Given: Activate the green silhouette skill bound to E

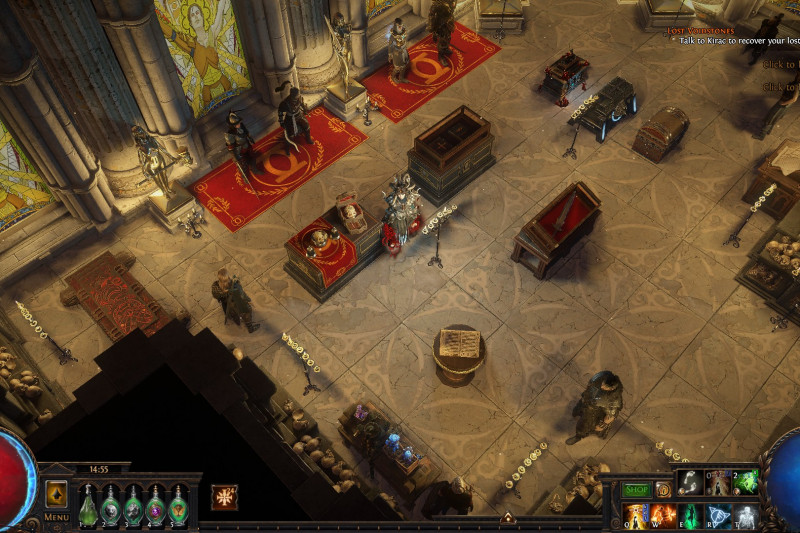Looking at the screenshot, I should (x=691, y=516).
